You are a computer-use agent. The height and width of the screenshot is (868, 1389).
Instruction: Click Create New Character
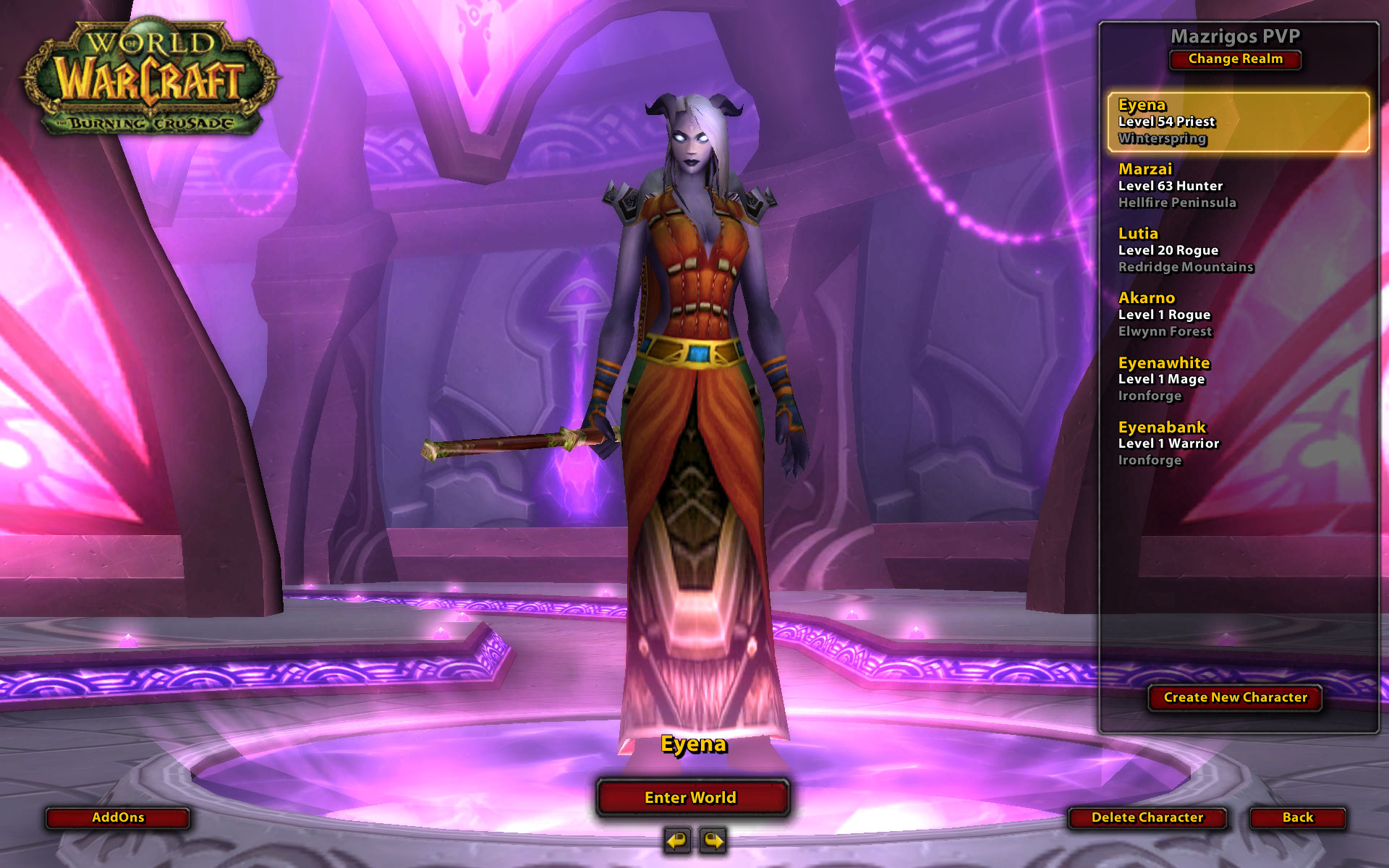pyautogui.click(x=1235, y=697)
